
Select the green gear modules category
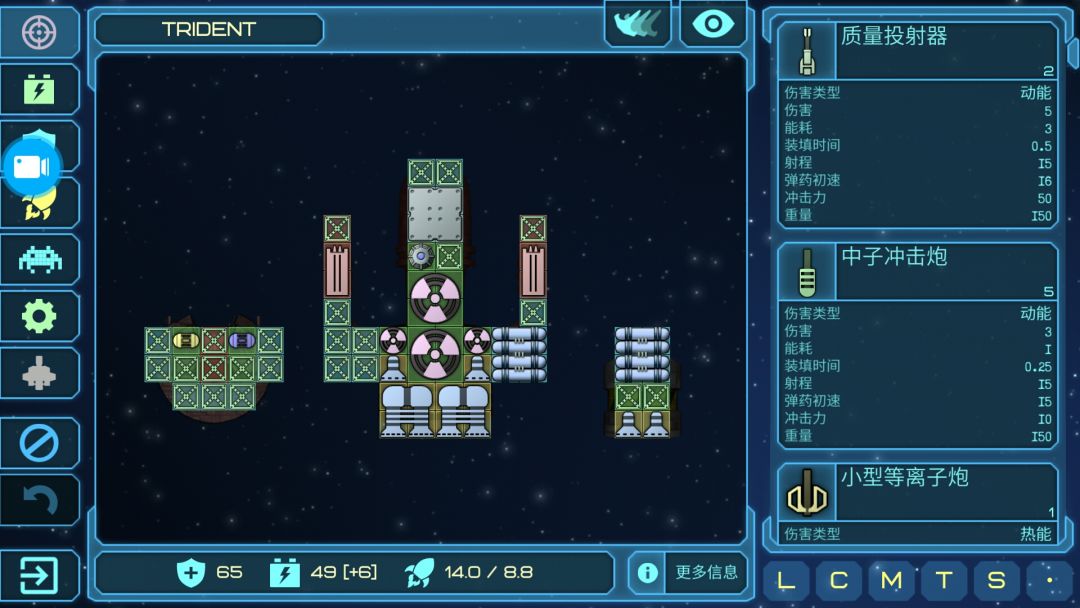pos(39,316)
